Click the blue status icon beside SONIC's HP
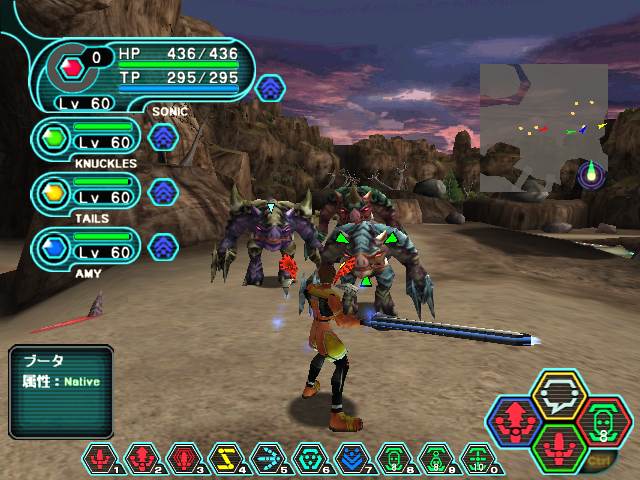 [269, 87]
